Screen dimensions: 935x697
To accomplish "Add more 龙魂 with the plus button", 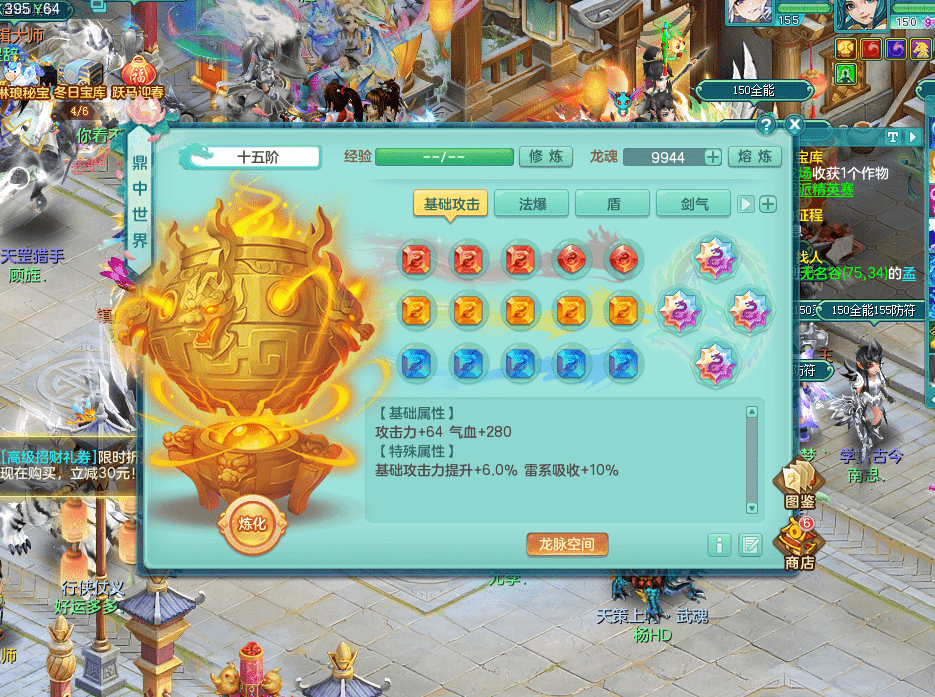I will pyautogui.click(x=713, y=157).
